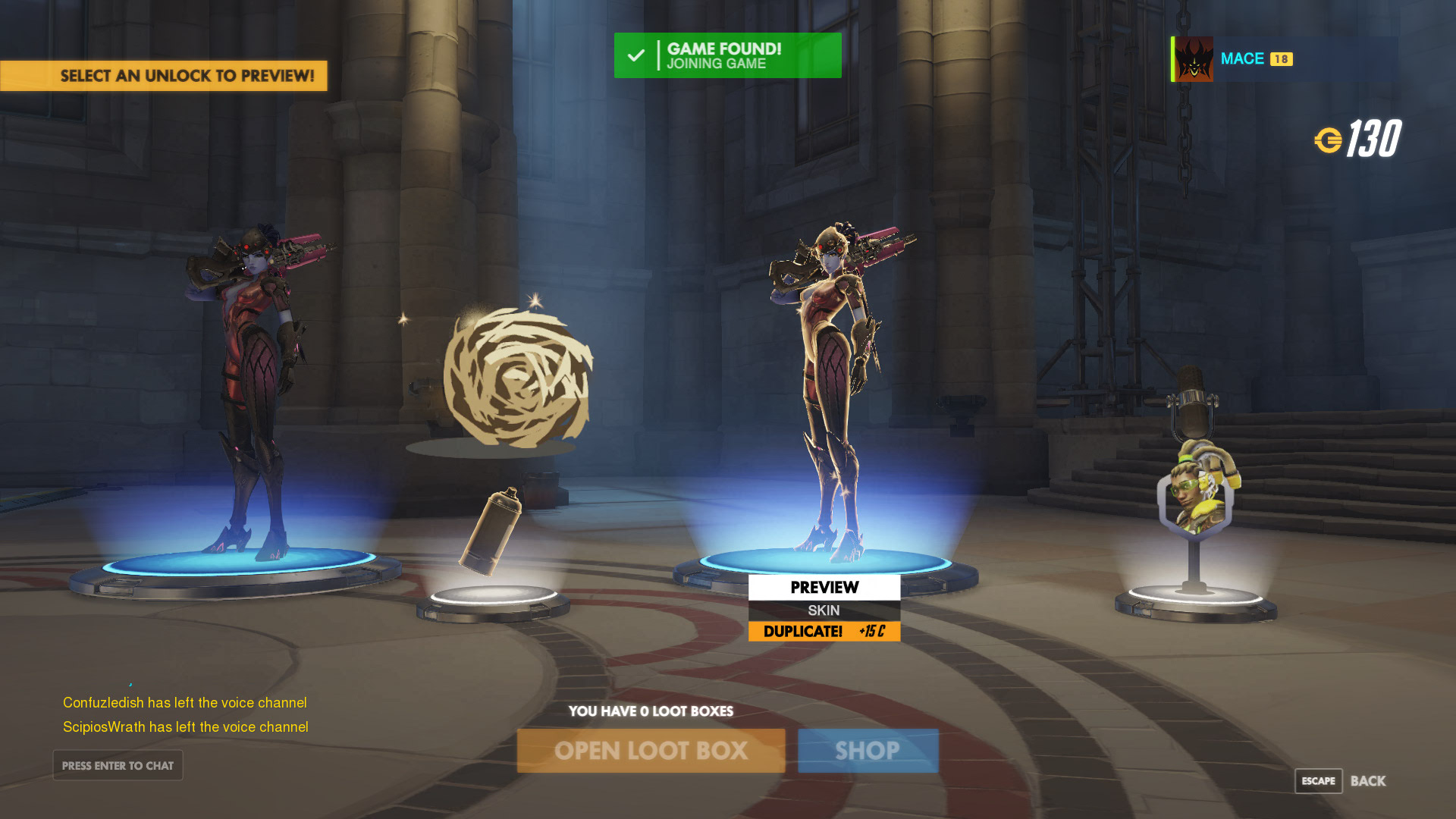The width and height of the screenshot is (1456, 819).
Task: Open the MACE player profile card
Action: coord(1283,59)
